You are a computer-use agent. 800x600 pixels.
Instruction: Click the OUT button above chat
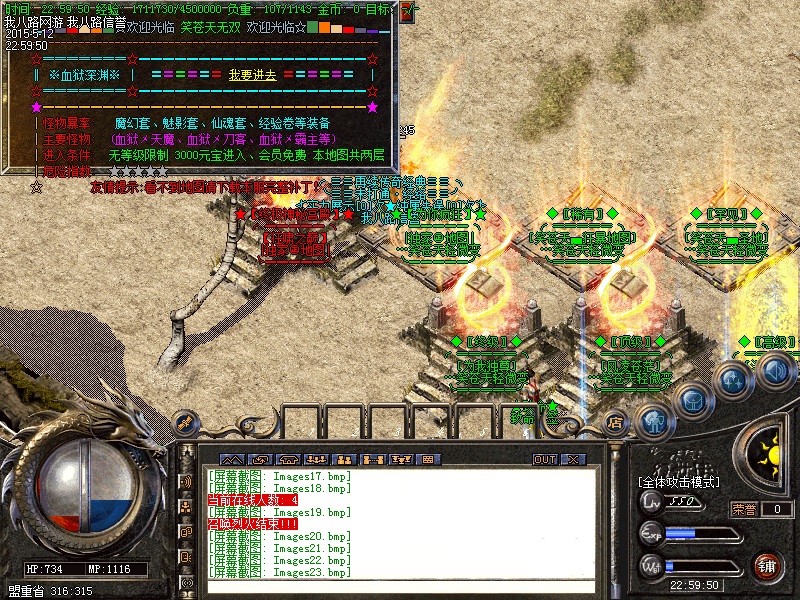(544, 459)
